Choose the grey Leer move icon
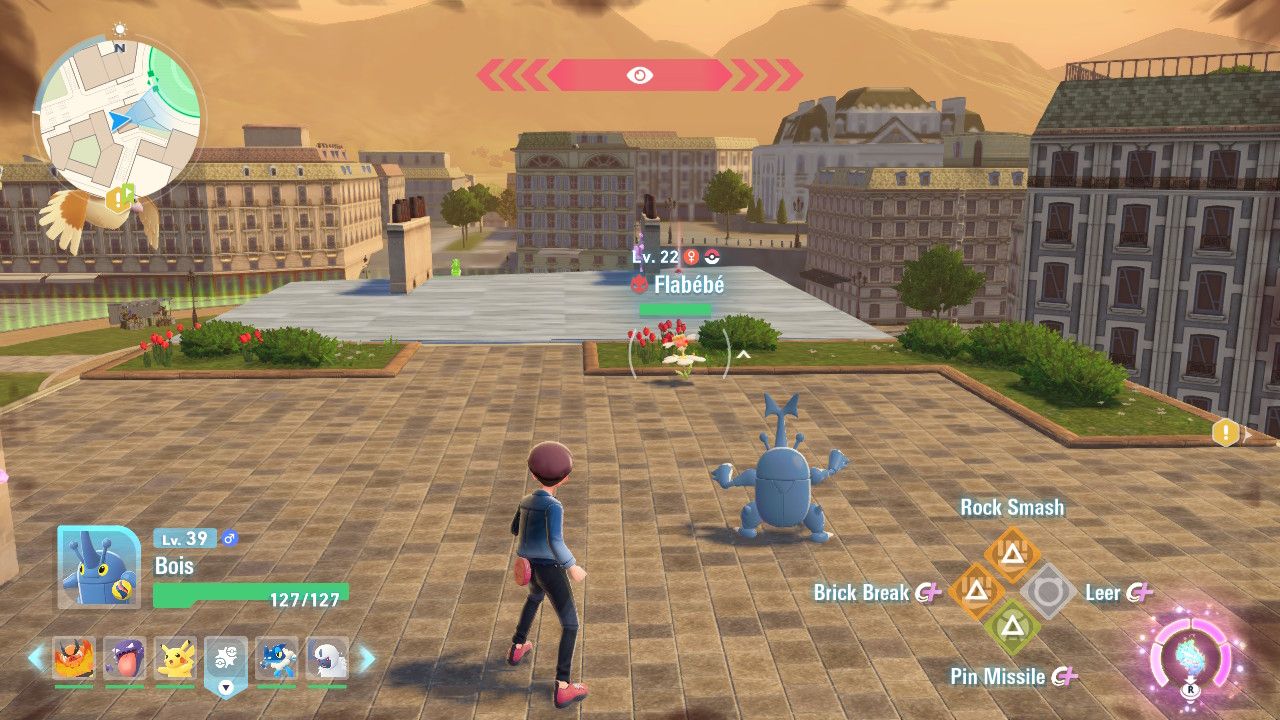 (1047, 592)
